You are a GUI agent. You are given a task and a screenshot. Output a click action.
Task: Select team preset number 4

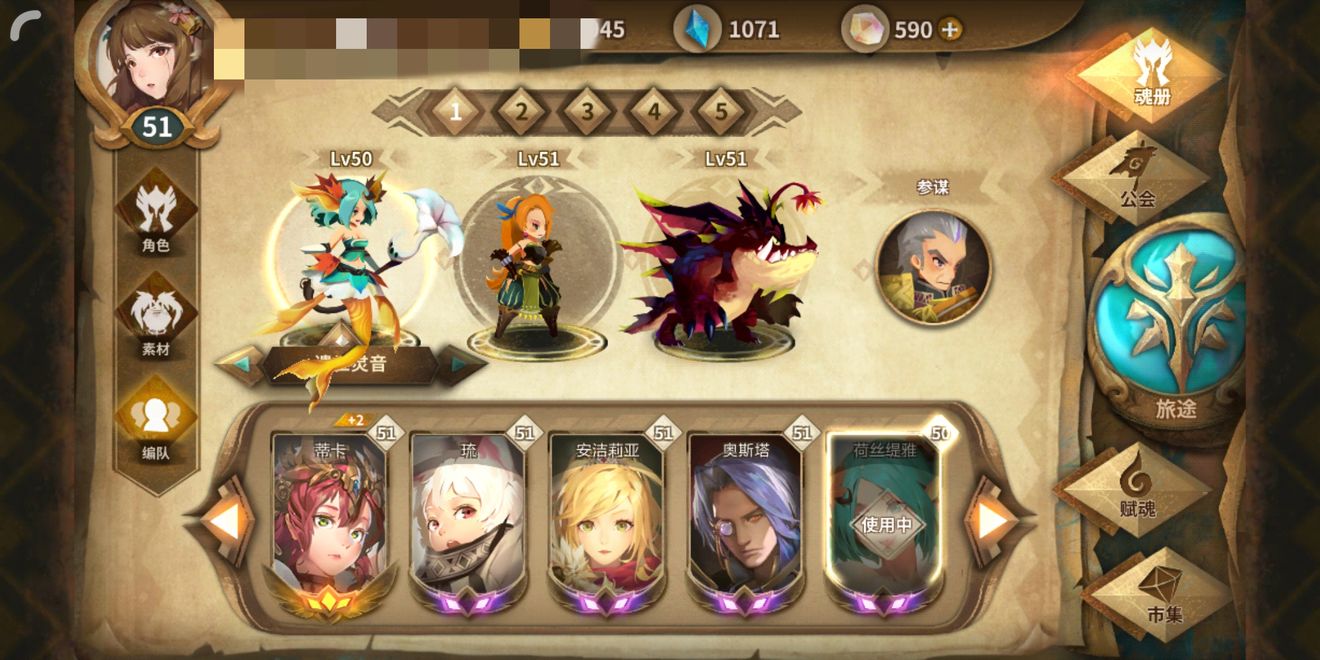click(x=654, y=112)
